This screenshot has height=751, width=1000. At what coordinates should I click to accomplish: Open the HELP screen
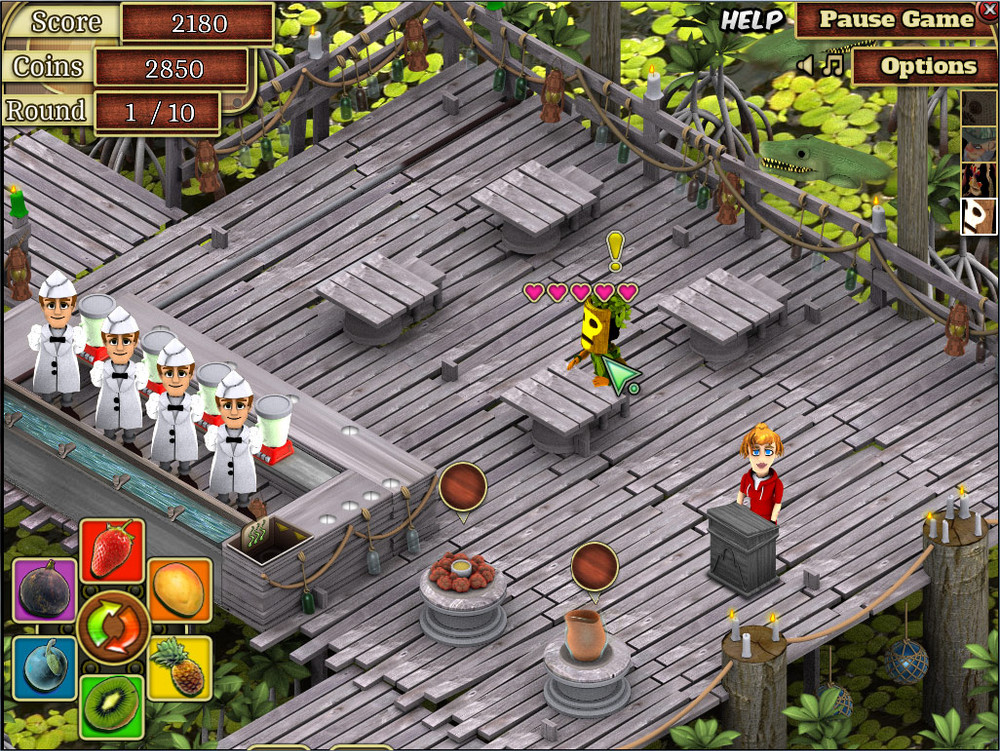(752, 20)
